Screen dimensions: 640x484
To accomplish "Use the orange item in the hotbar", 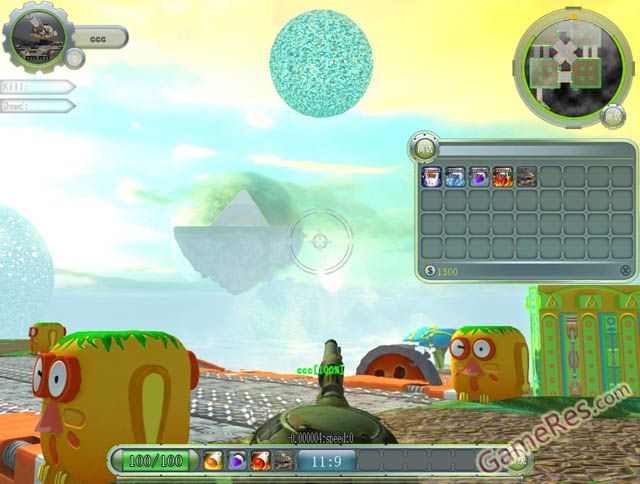I will (213, 461).
